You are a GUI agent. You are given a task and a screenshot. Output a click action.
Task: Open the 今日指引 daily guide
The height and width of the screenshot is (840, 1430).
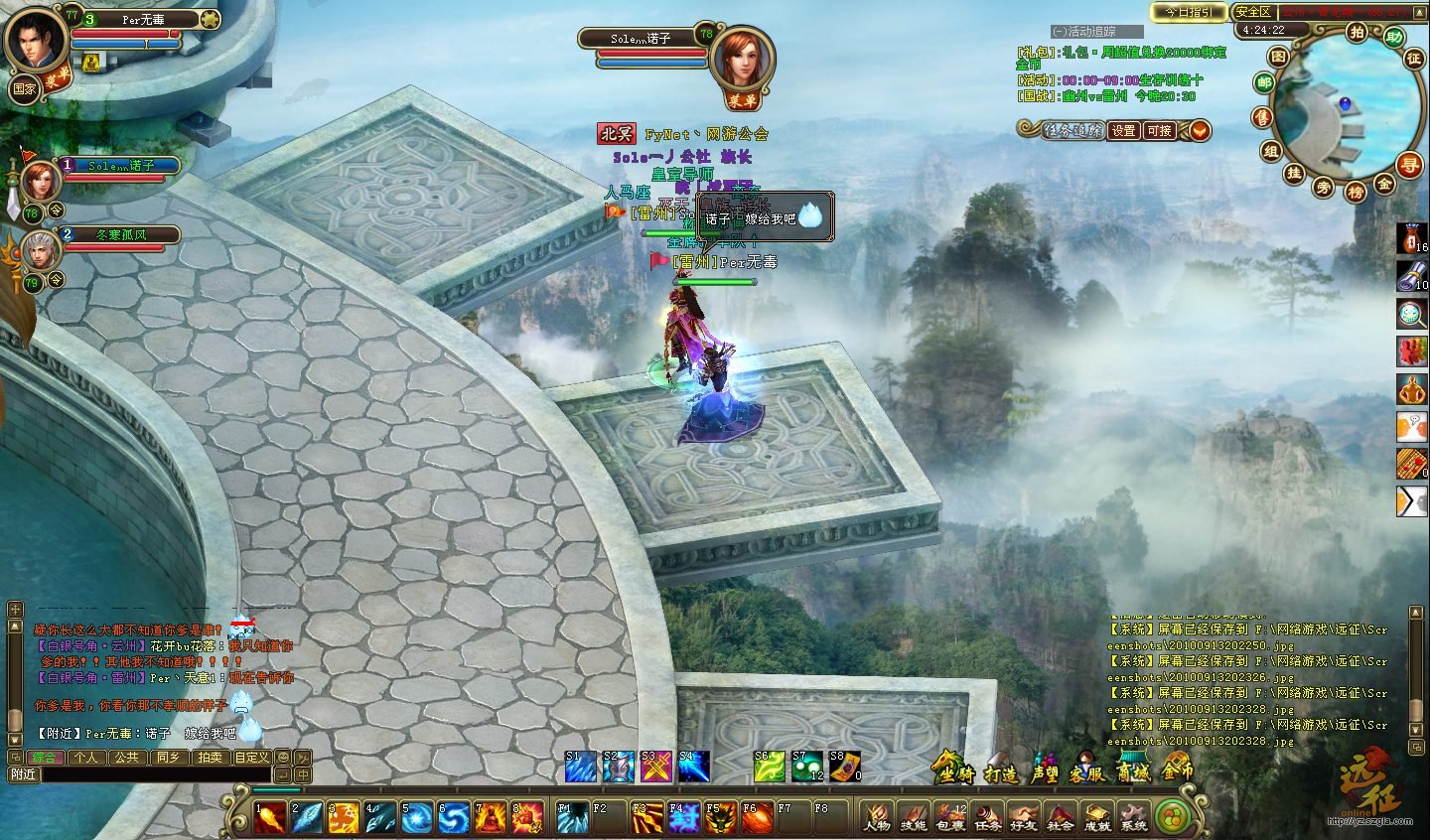click(x=1189, y=12)
